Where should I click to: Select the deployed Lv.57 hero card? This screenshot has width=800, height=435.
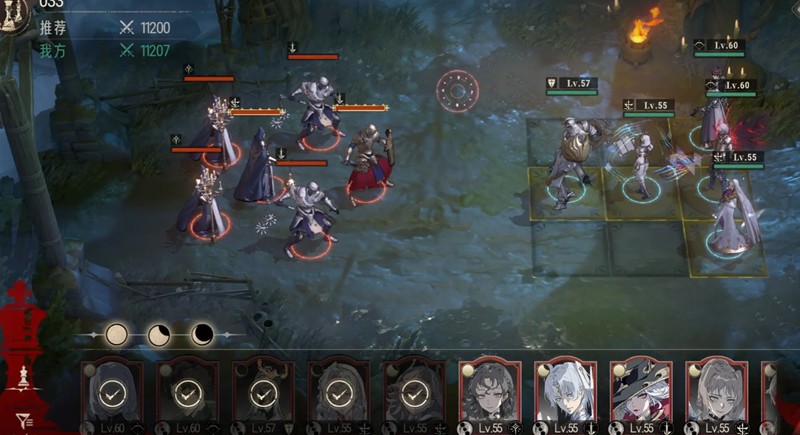(263, 392)
